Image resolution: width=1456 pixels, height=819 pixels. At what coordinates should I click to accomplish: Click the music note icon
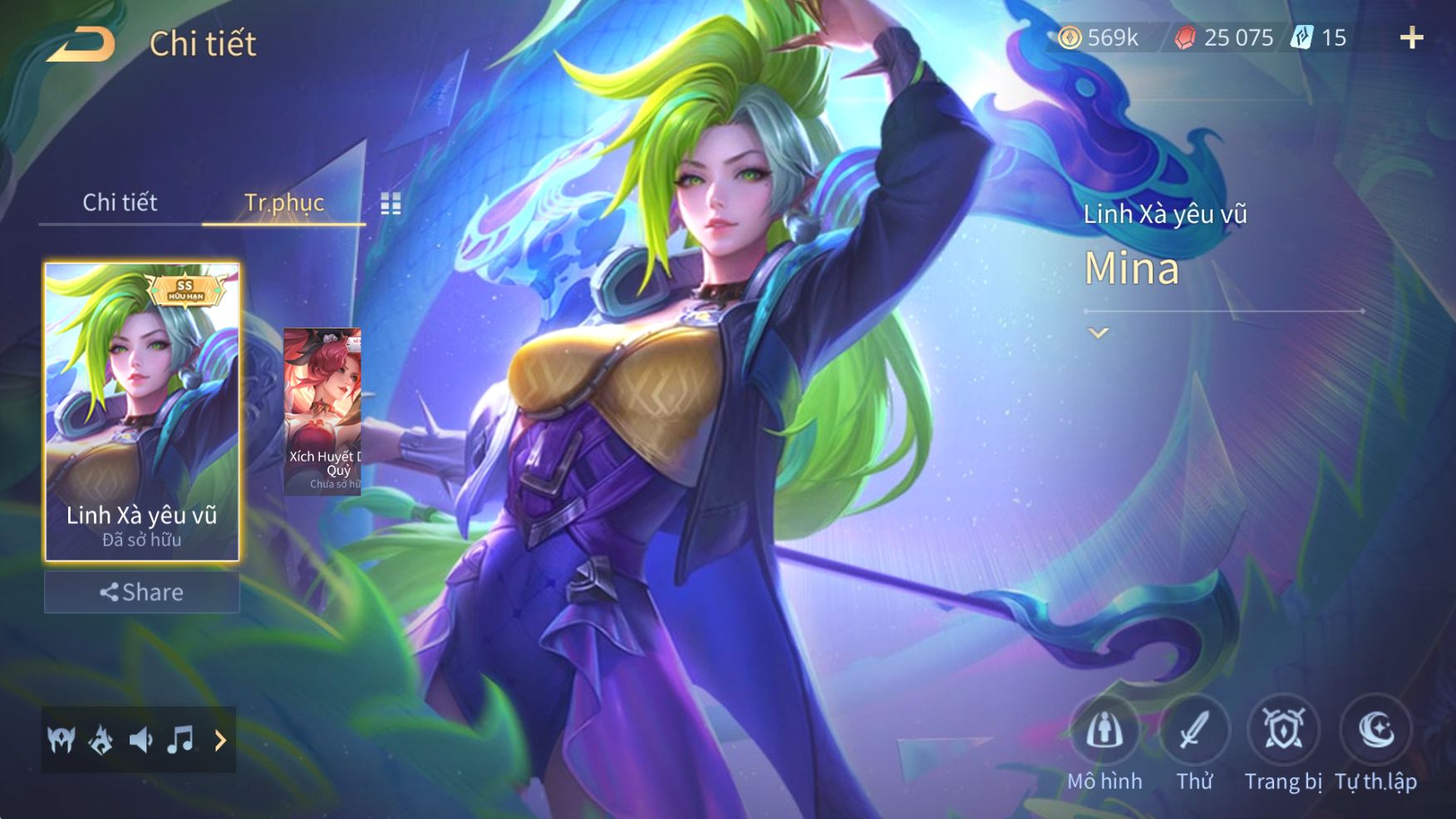click(180, 739)
